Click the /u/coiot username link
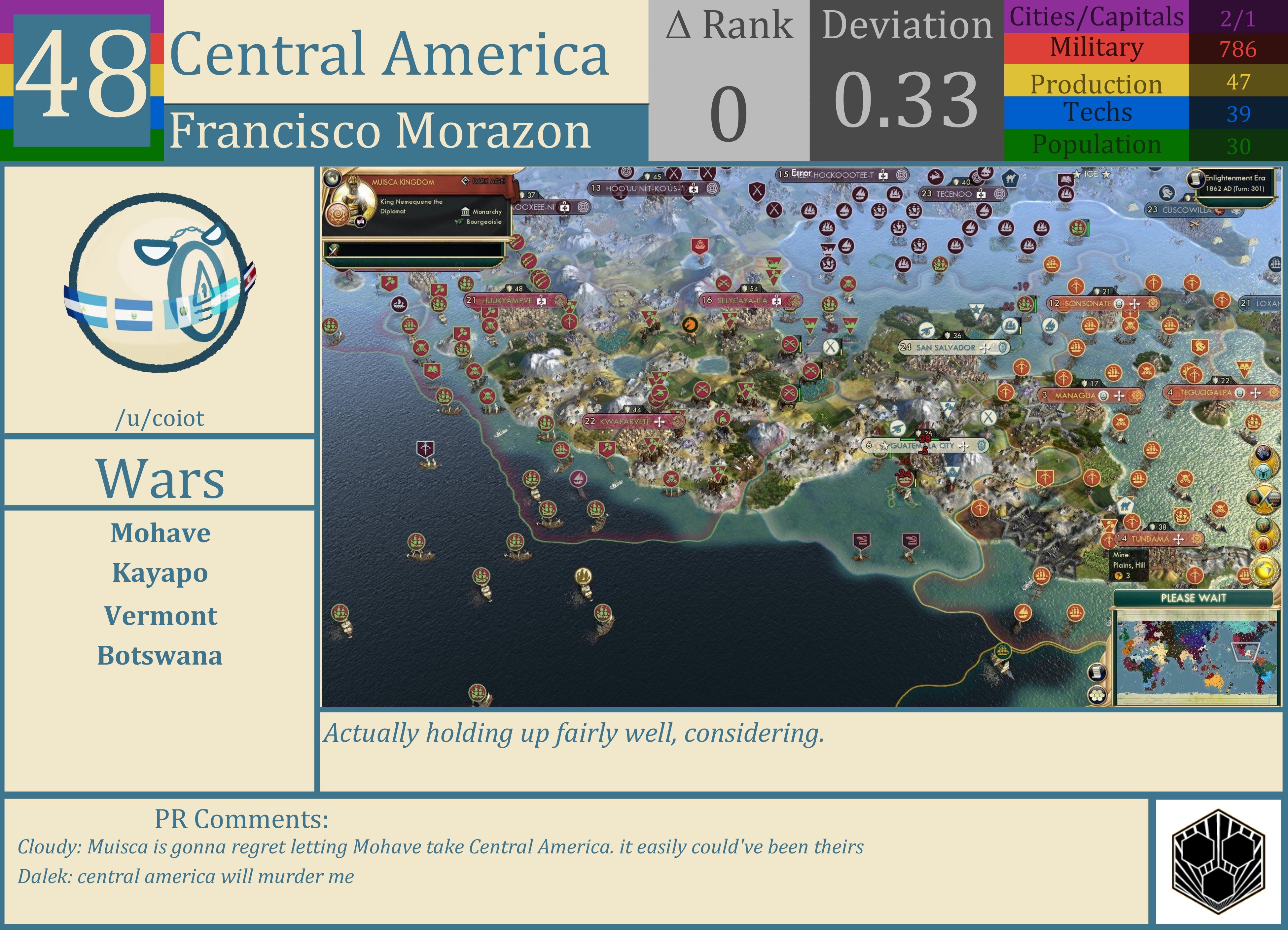This screenshot has width=1288, height=930. [161, 418]
